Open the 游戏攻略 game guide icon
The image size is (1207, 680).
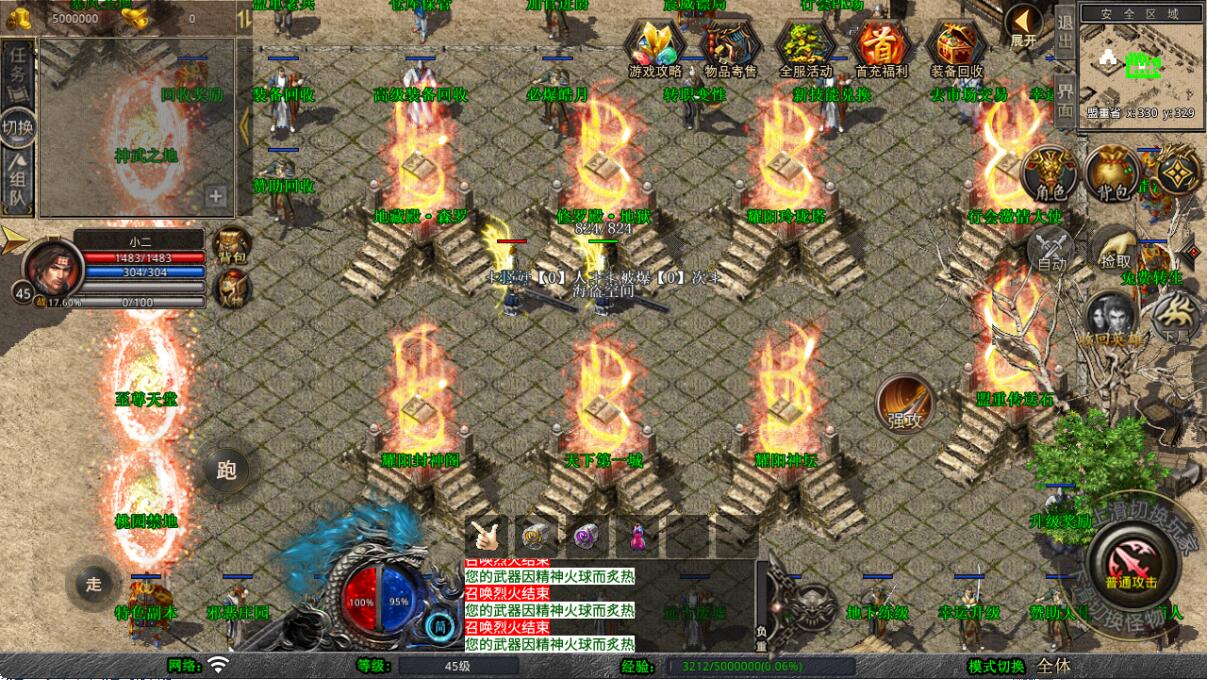click(x=655, y=48)
